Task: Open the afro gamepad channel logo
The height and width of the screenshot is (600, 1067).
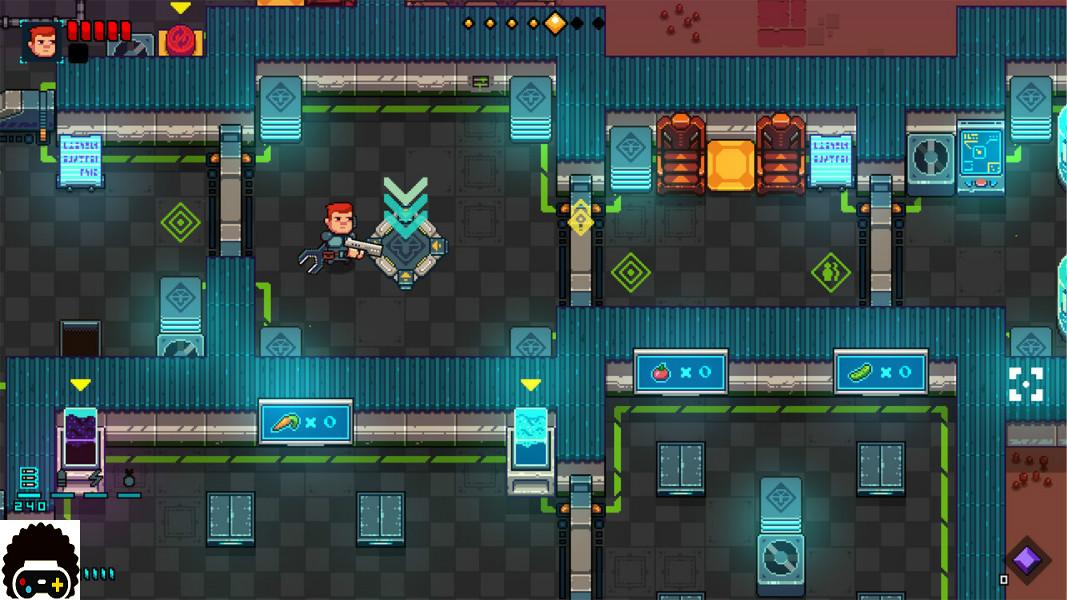Action: coord(40,561)
